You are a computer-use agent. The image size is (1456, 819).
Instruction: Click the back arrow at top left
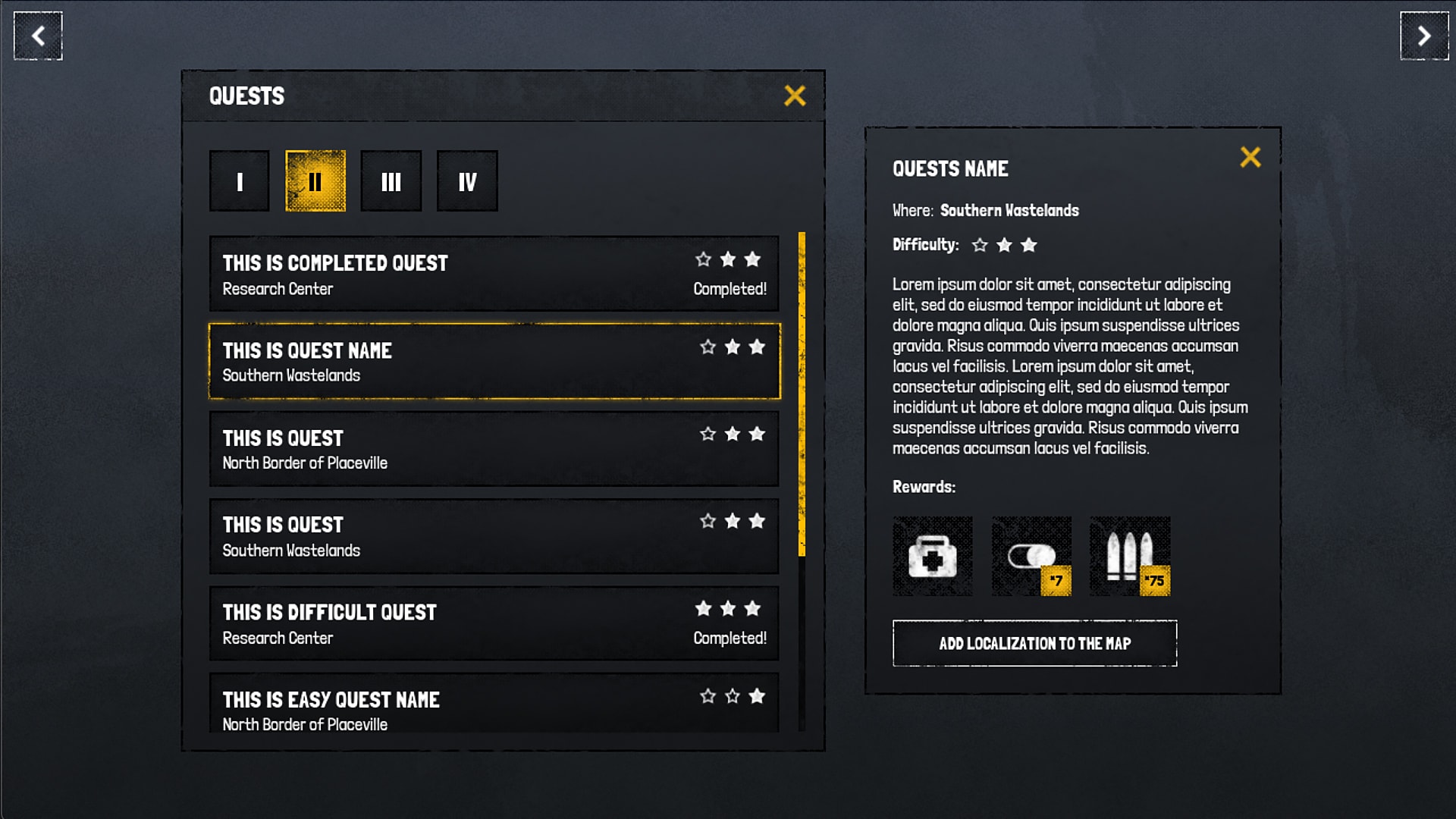[x=36, y=35]
